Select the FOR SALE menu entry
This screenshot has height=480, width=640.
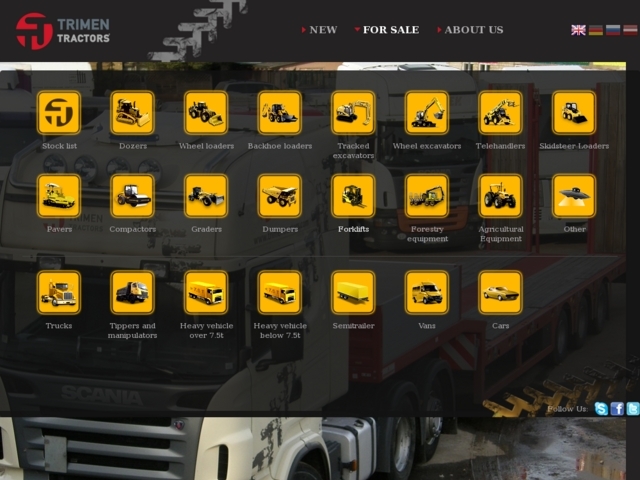pos(390,30)
